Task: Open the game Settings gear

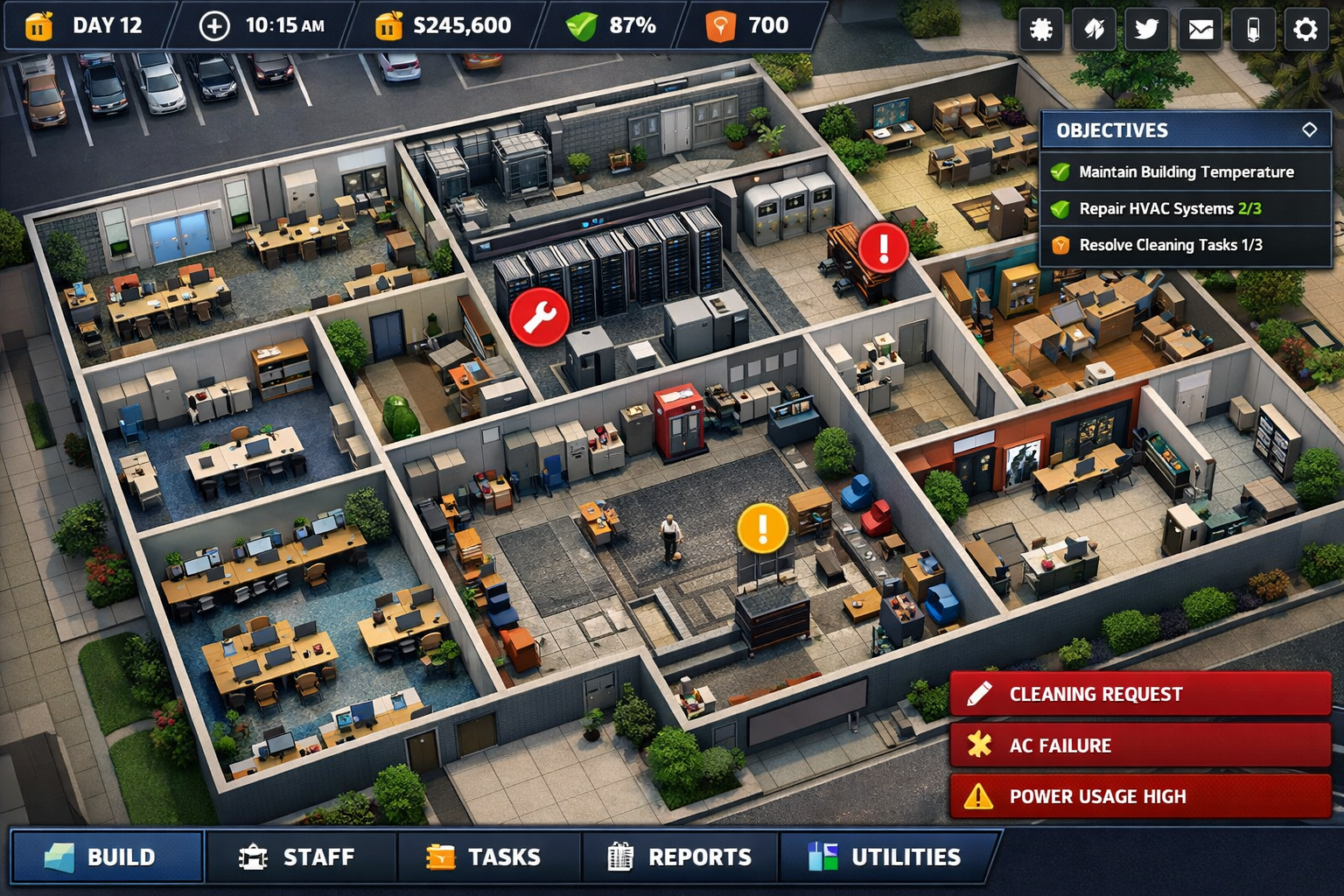Action: pyautogui.click(x=1305, y=29)
